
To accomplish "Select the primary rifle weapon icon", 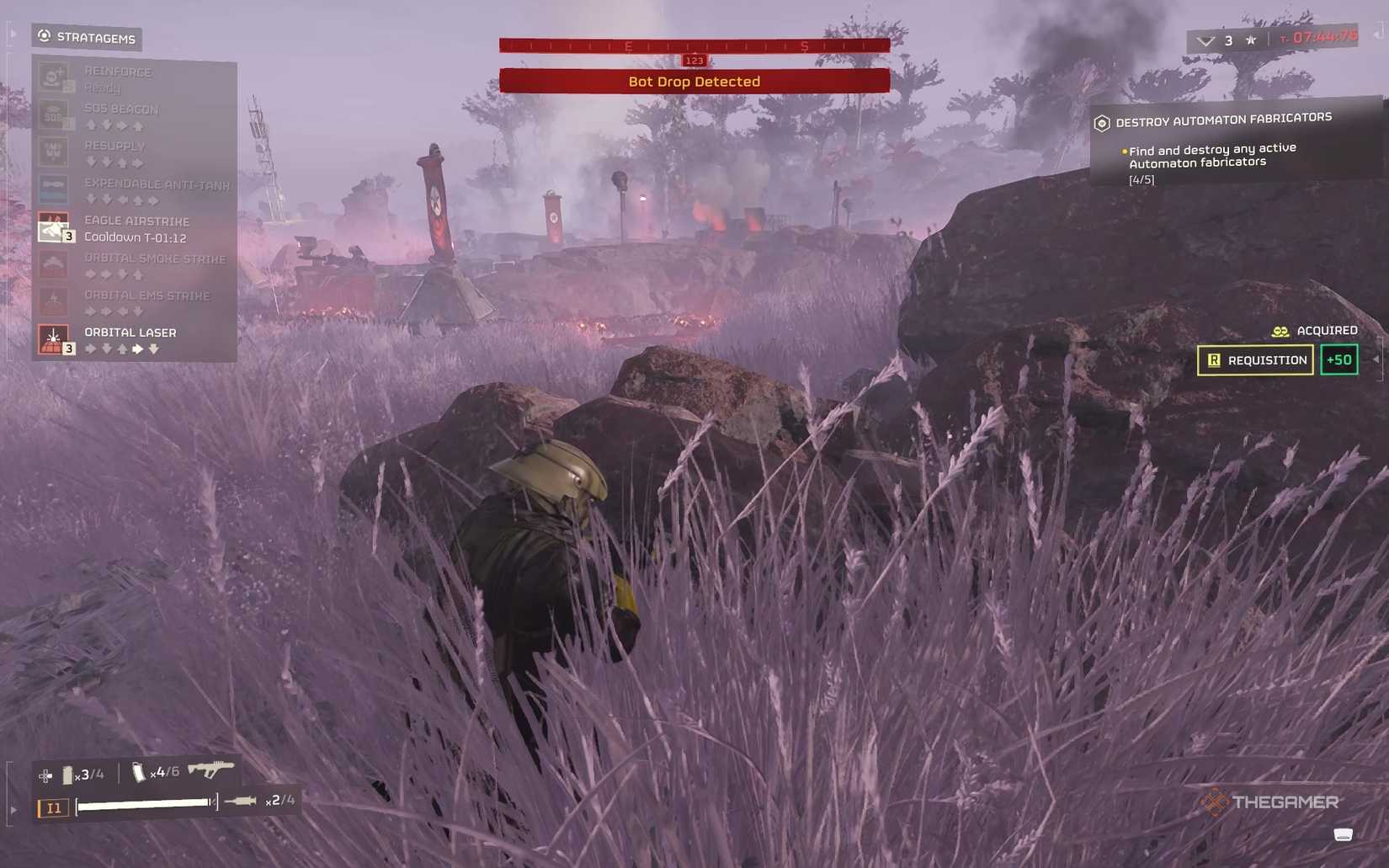I will (x=210, y=769).
